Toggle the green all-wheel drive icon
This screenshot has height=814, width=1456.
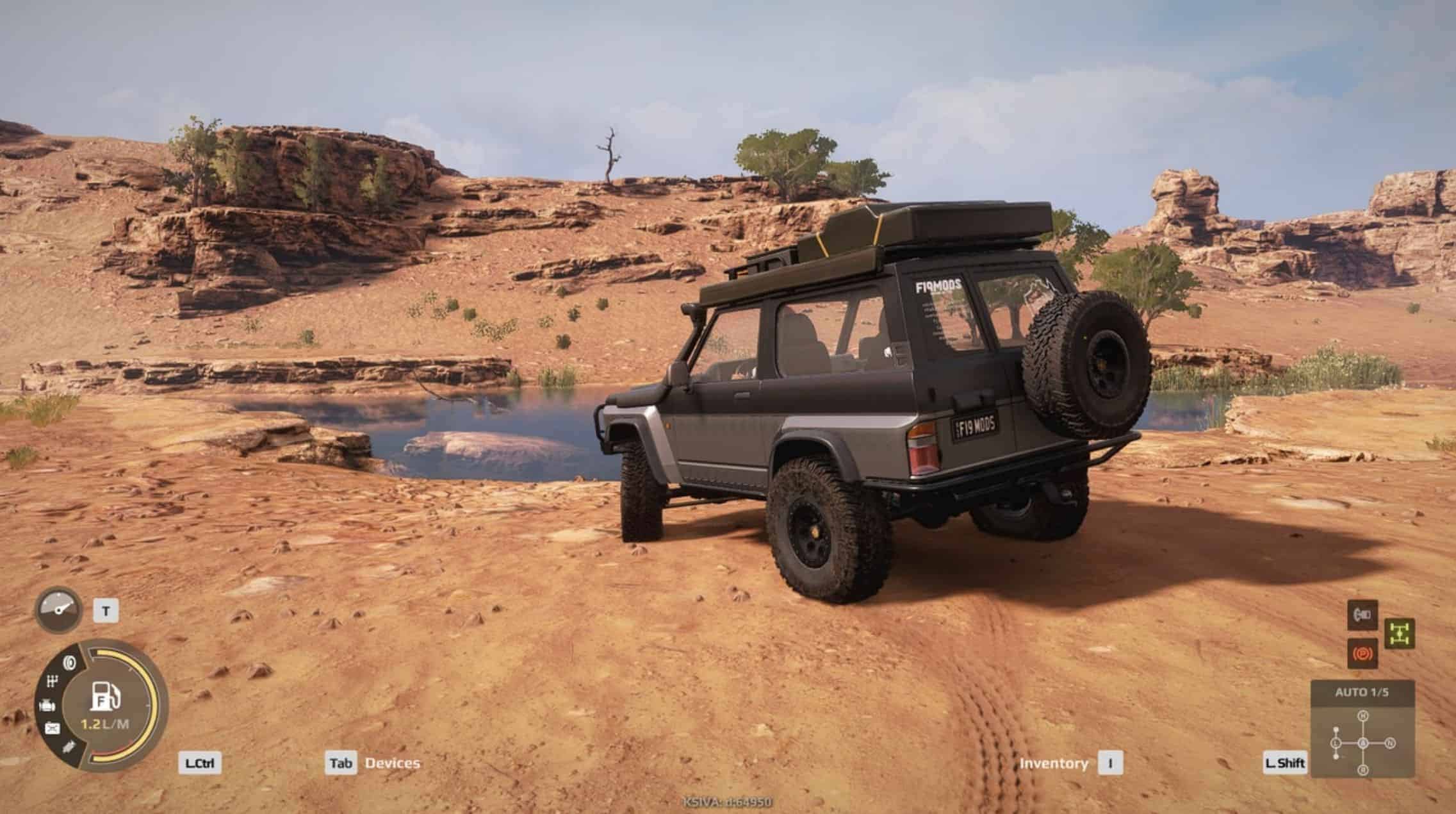[1399, 634]
